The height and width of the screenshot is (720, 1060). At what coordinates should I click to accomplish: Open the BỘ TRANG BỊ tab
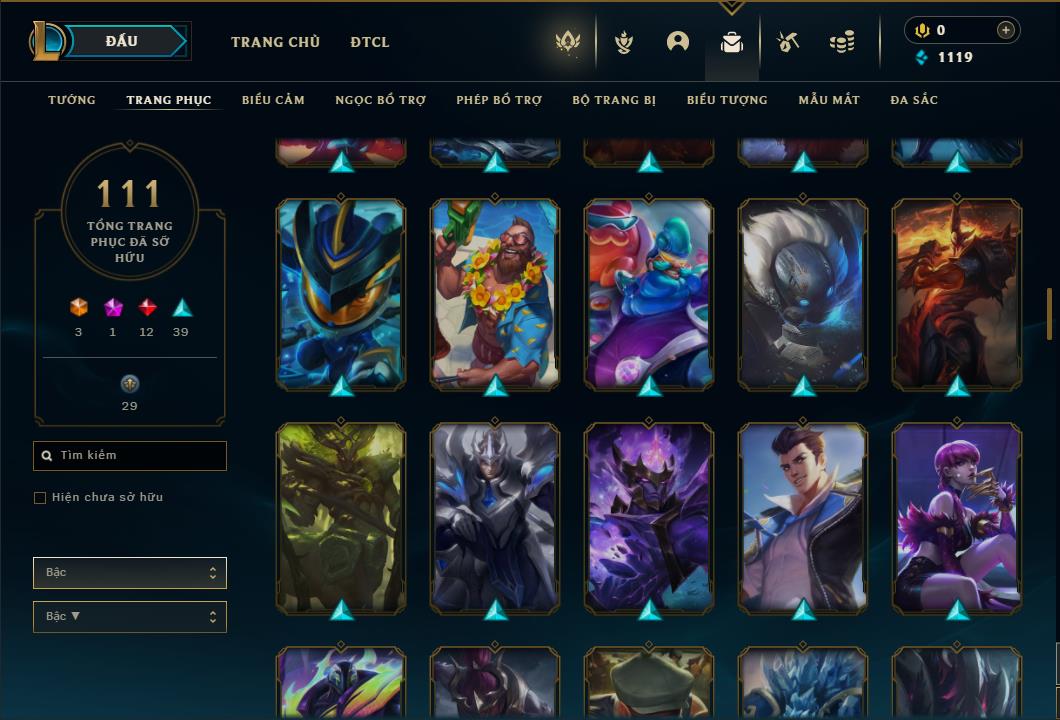[614, 100]
